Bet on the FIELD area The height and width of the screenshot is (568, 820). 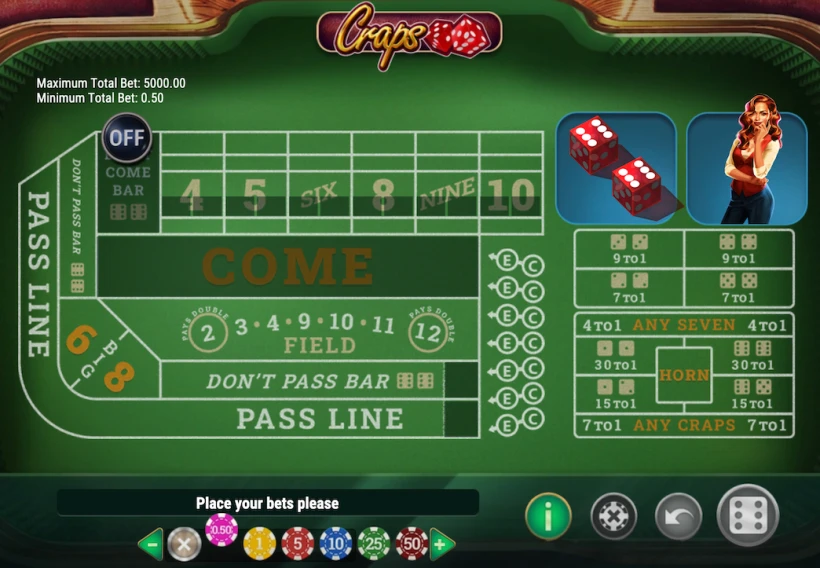(x=319, y=333)
